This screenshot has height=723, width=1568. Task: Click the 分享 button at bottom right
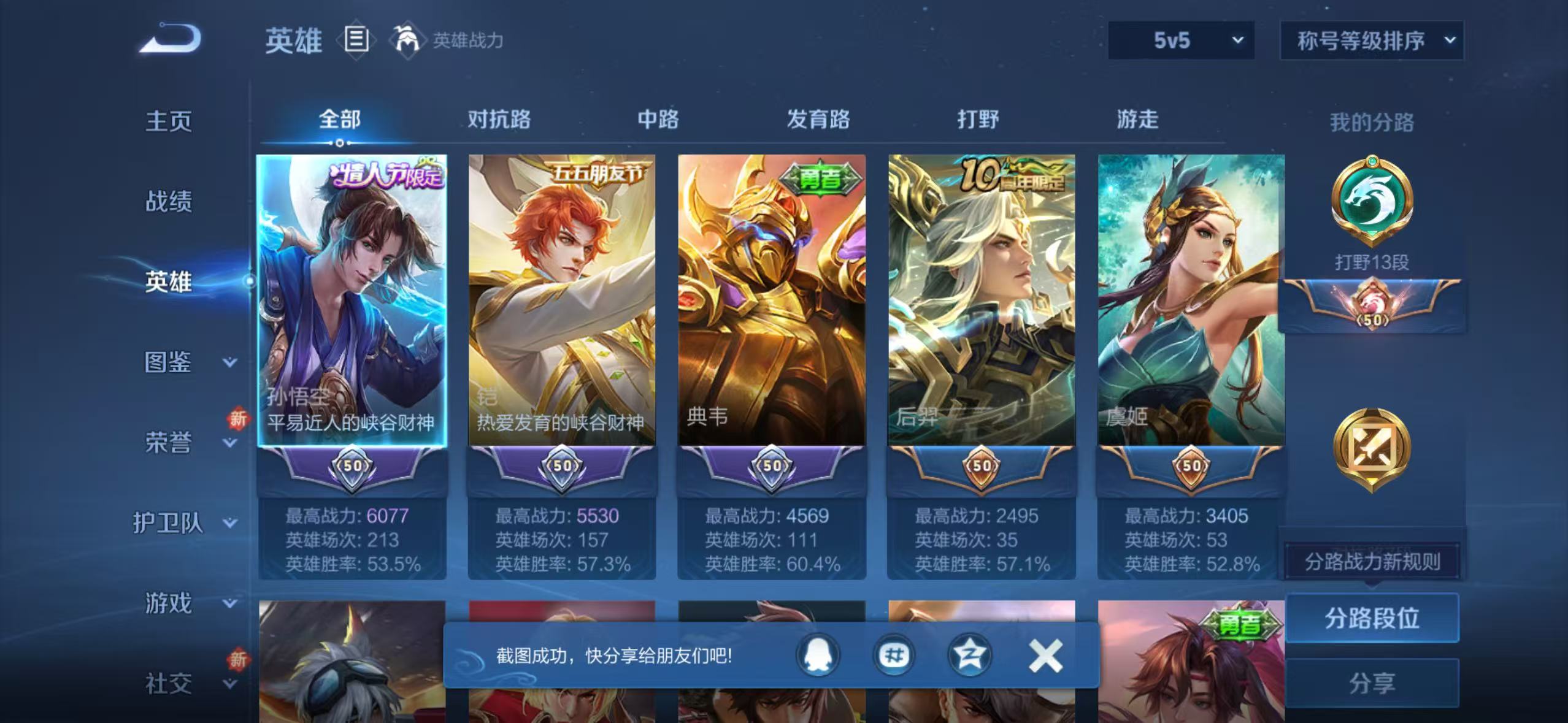(x=1373, y=681)
